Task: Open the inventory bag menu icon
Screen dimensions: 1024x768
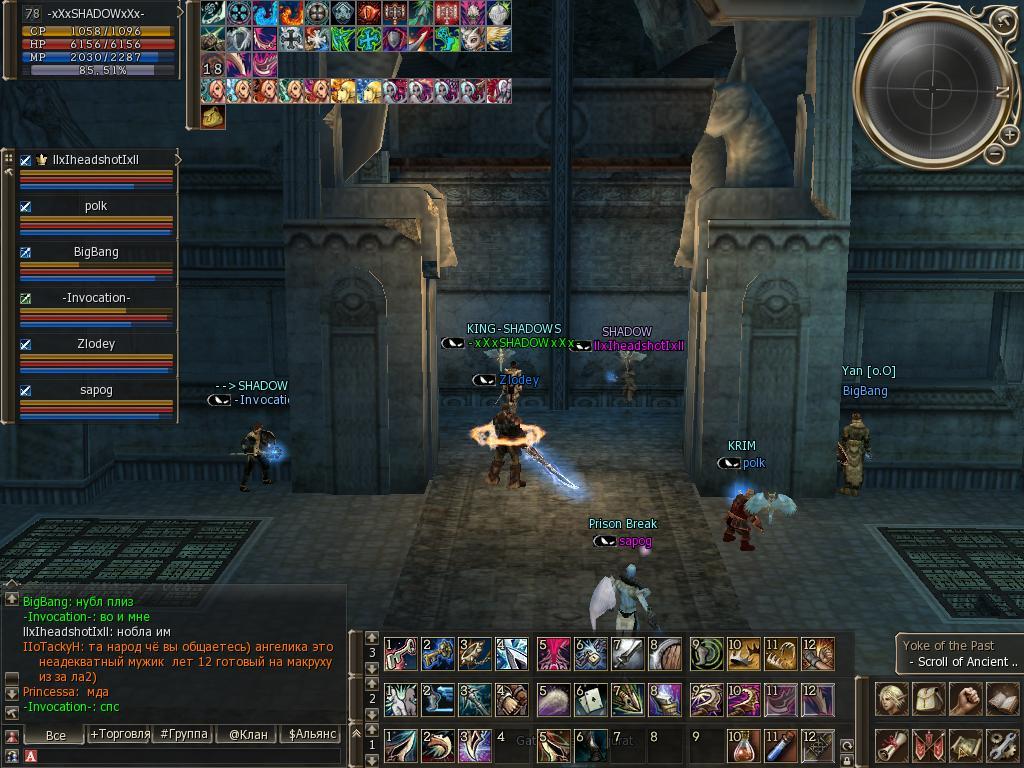Action: click(928, 698)
